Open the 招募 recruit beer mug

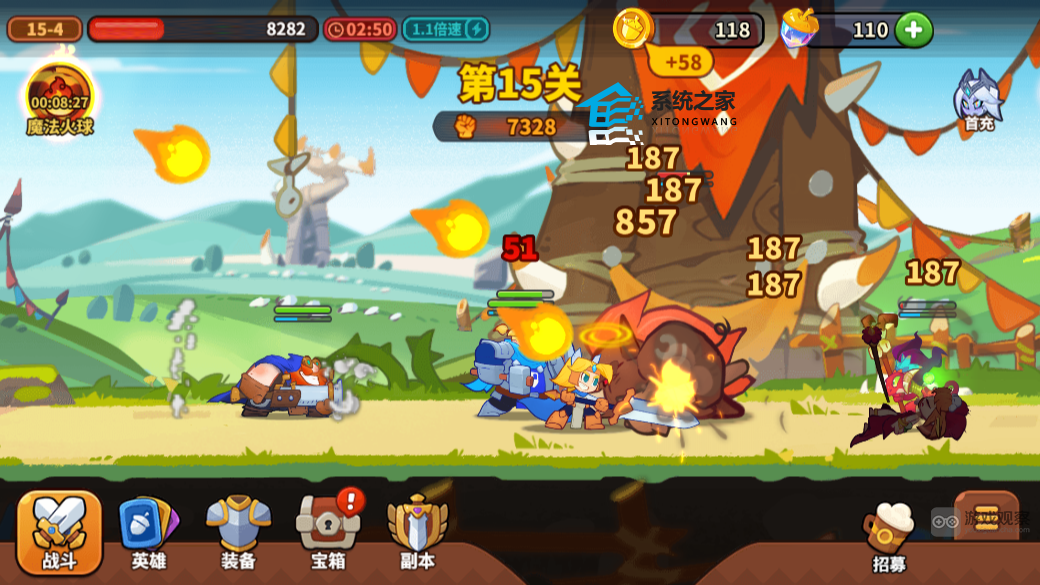point(889,535)
